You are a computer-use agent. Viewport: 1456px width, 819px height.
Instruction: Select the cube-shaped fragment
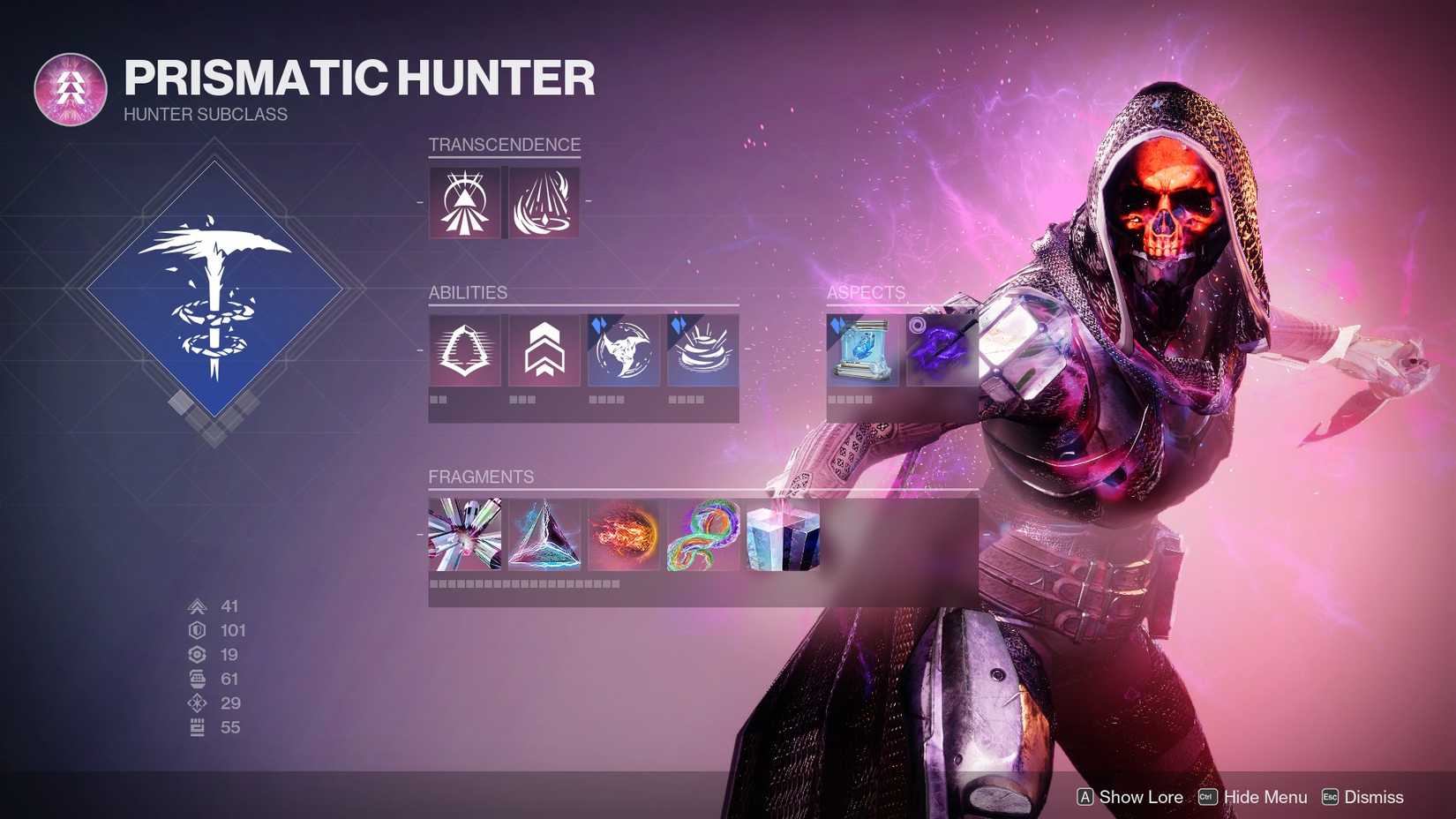[779, 535]
